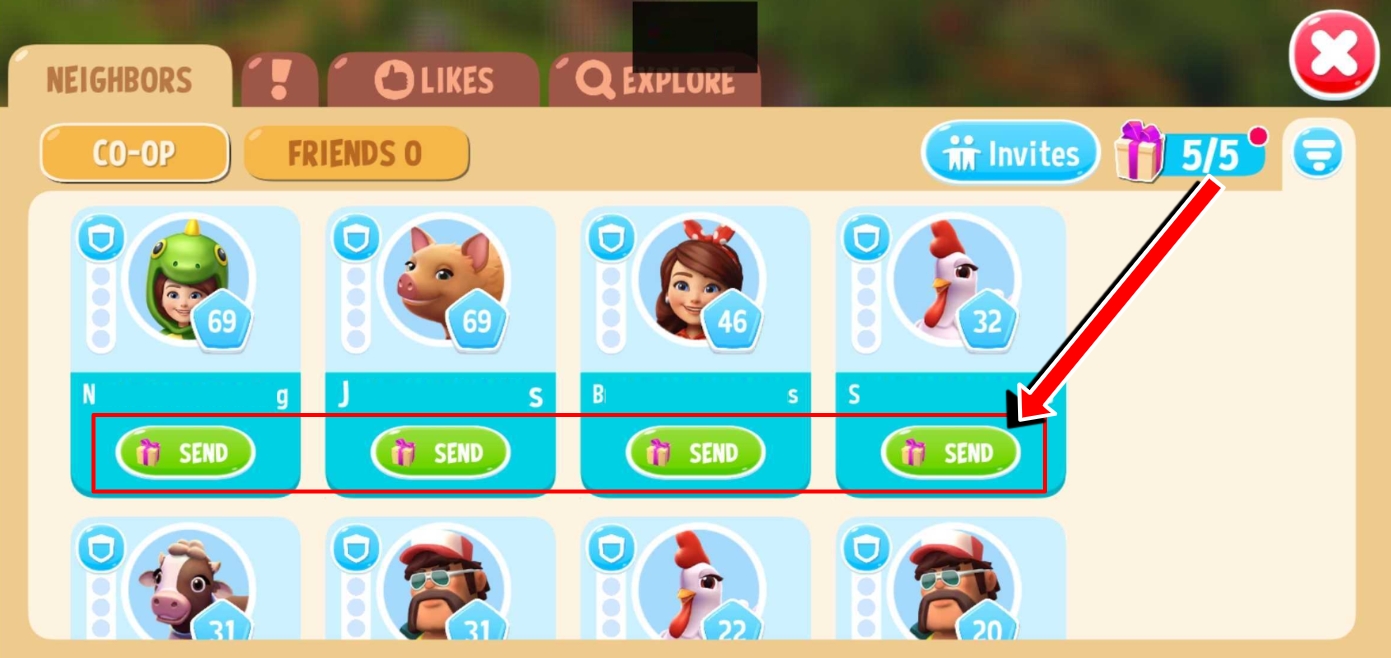Close the neighbors window
This screenshot has width=1391, height=658.
[x=1334, y=53]
